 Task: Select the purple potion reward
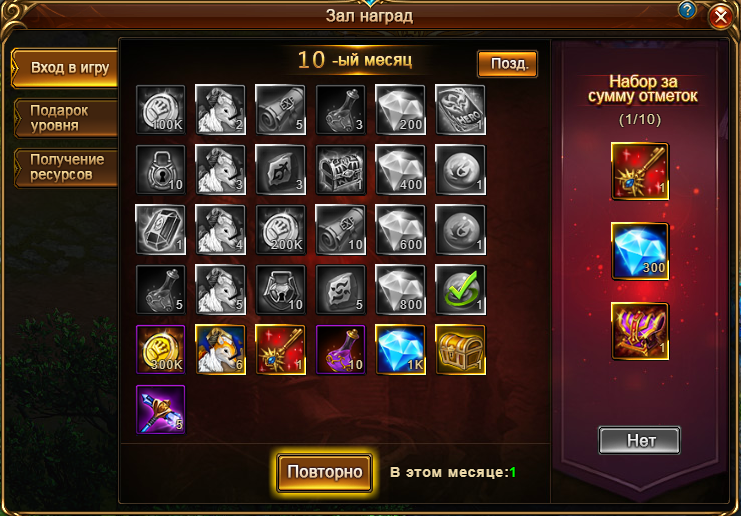point(340,349)
